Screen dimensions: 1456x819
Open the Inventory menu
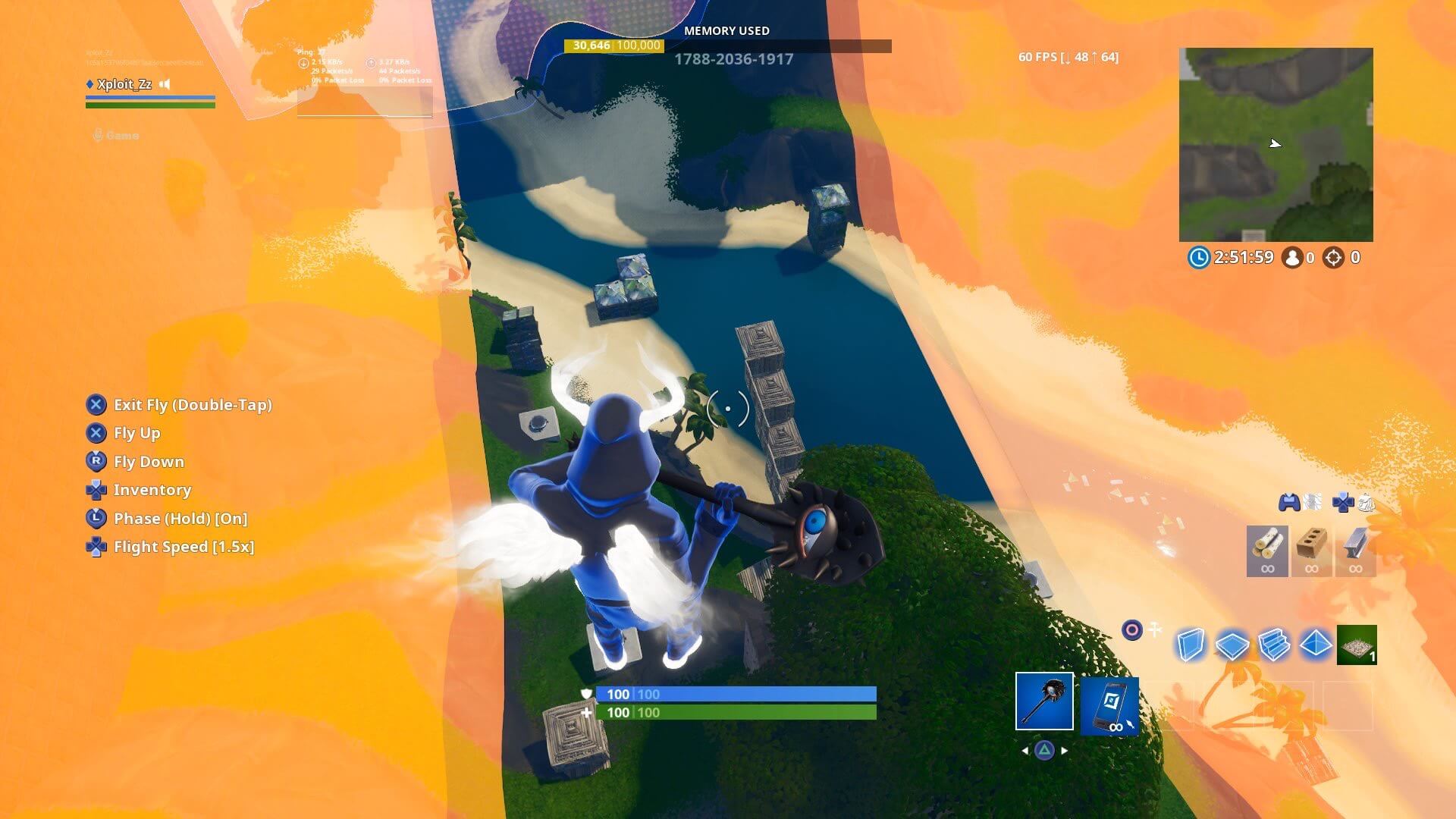point(152,491)
